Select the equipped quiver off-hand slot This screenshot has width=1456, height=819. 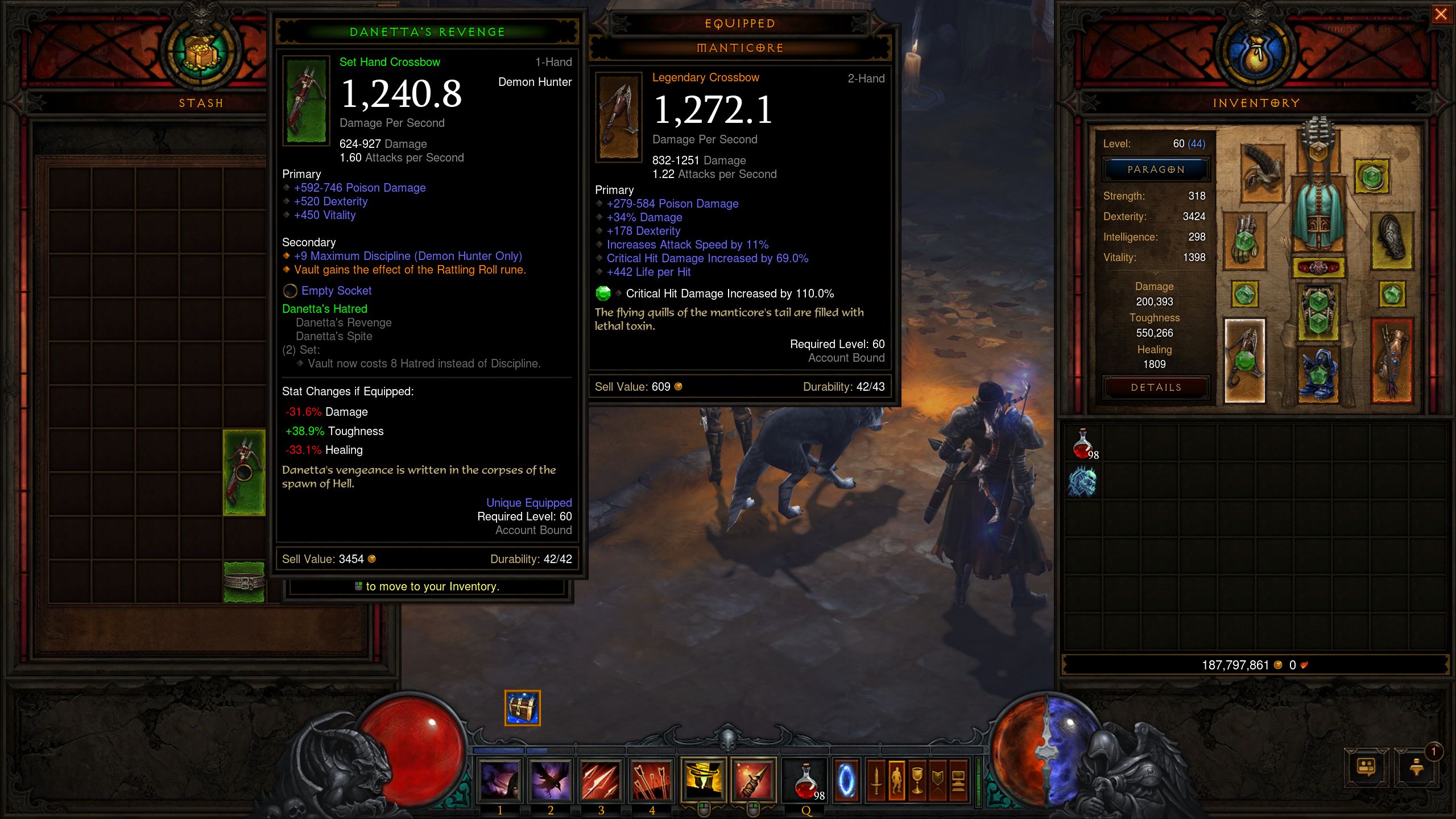tap(1391, 360)
